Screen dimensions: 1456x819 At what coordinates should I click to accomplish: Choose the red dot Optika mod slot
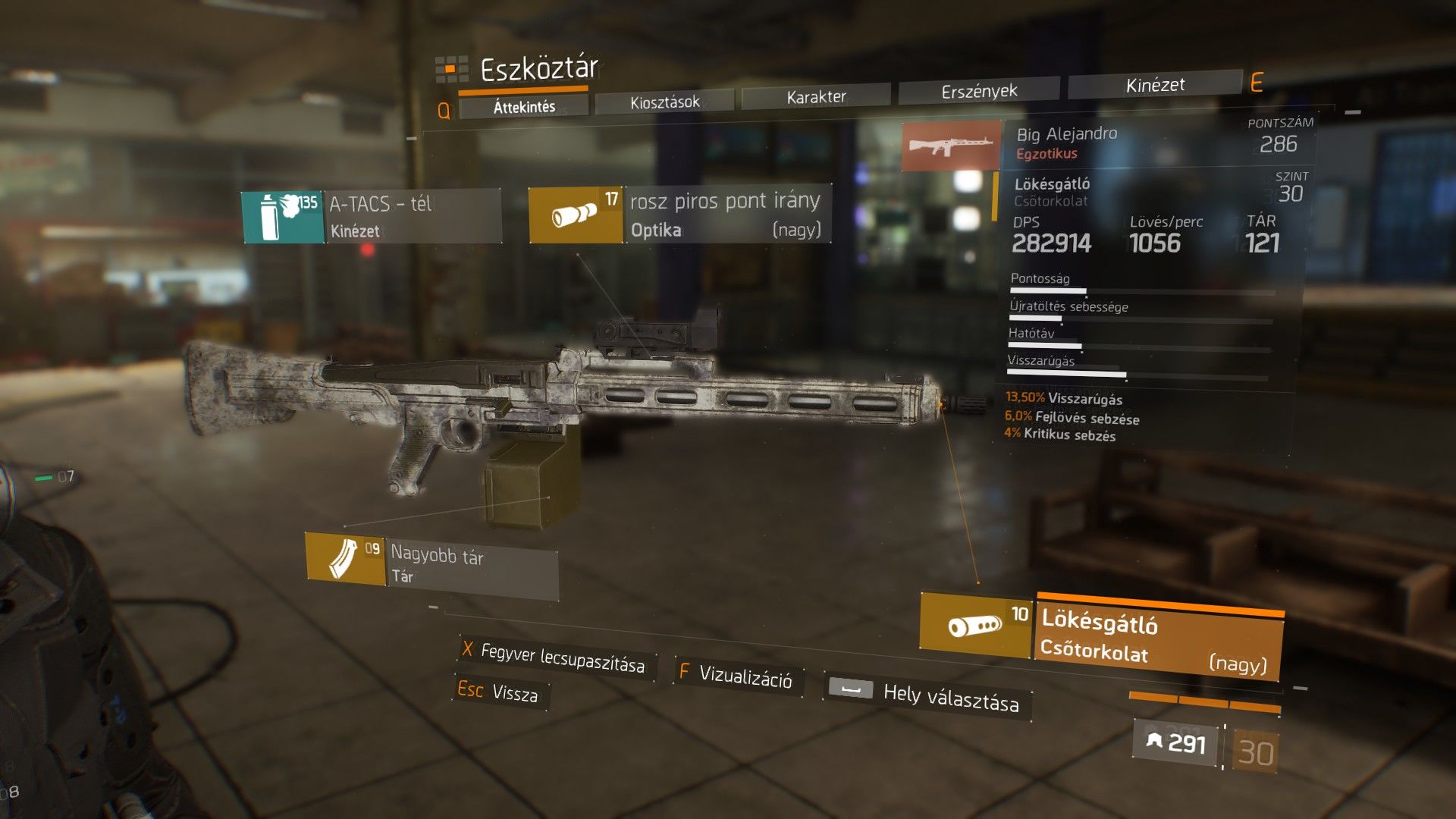pyautogui.click(x=679, y=215)
